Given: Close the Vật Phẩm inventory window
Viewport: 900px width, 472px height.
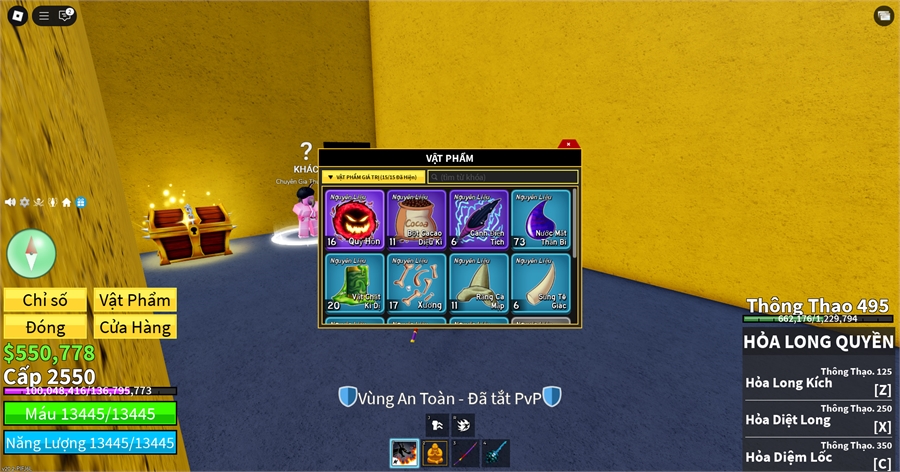Looking at the screenshot, I should [567, 144].
